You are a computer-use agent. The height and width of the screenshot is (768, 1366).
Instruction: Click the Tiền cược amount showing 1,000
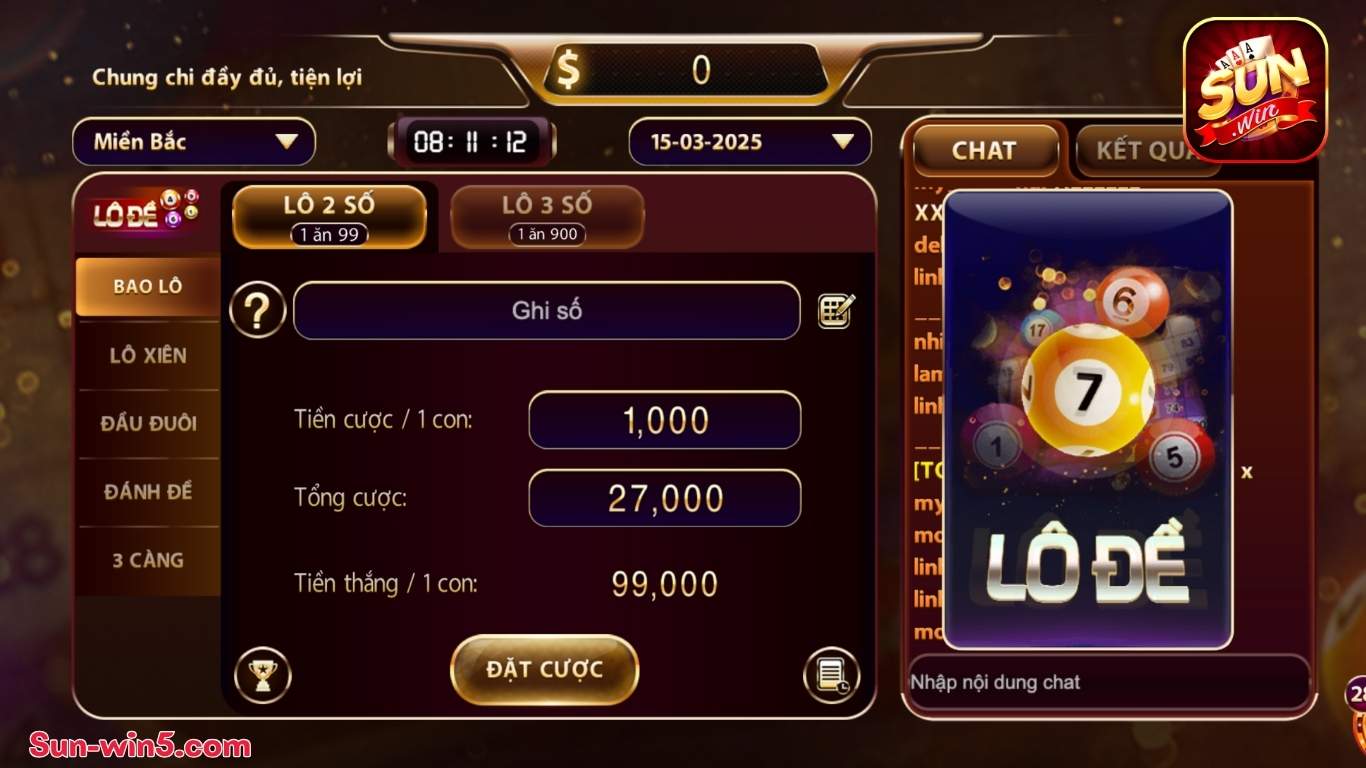click(663, 420)
